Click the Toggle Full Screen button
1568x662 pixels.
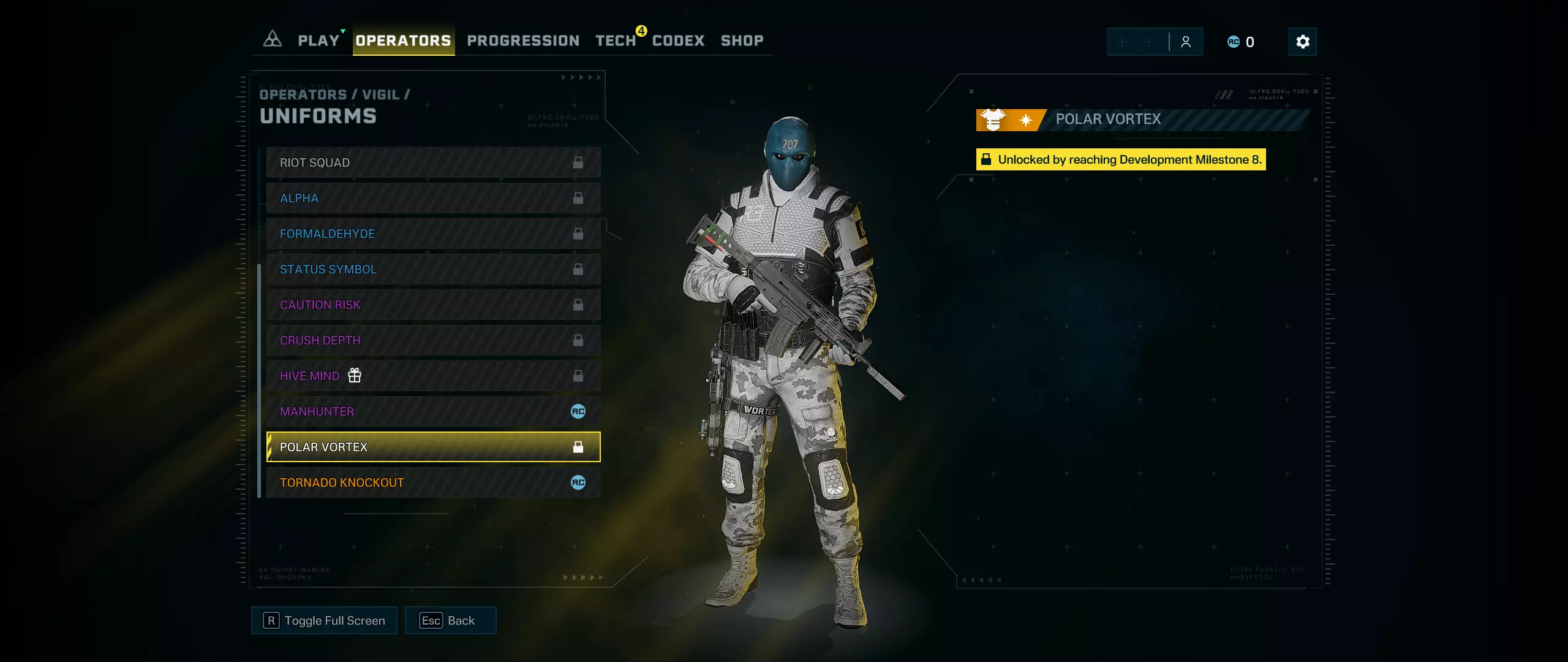[324, 620]
